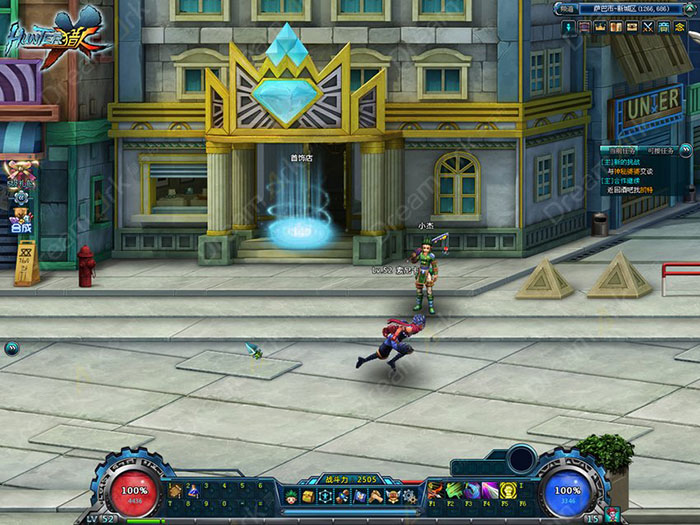700x525 pixels.
Task: Open the crossed swords menu icon
Action: tap(647, 27)
